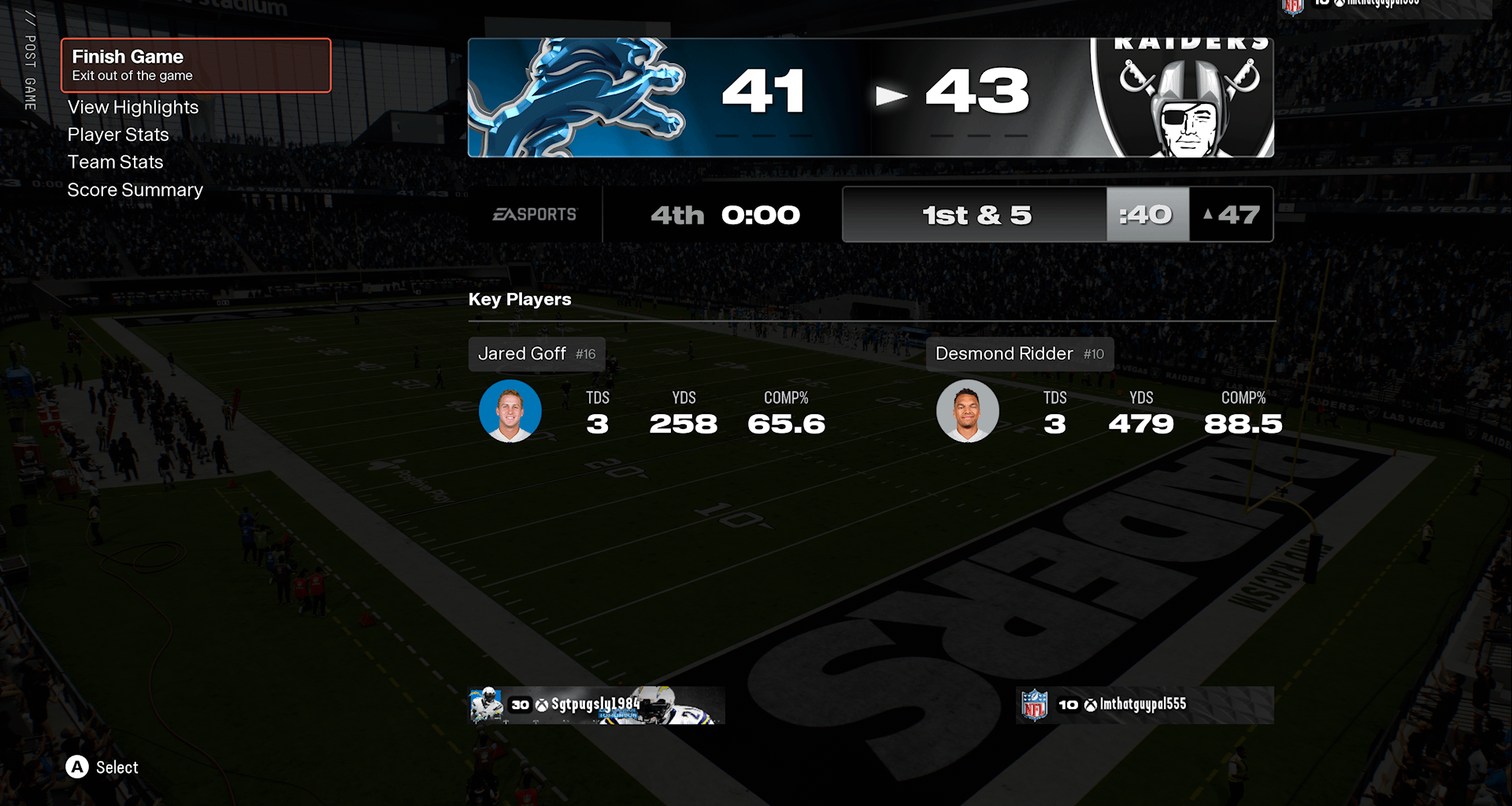Click the NFL shield next to Imthatguypal555
Image resolution: width=1512 pixels, height=806 pixels.
tap(1034, 704)
